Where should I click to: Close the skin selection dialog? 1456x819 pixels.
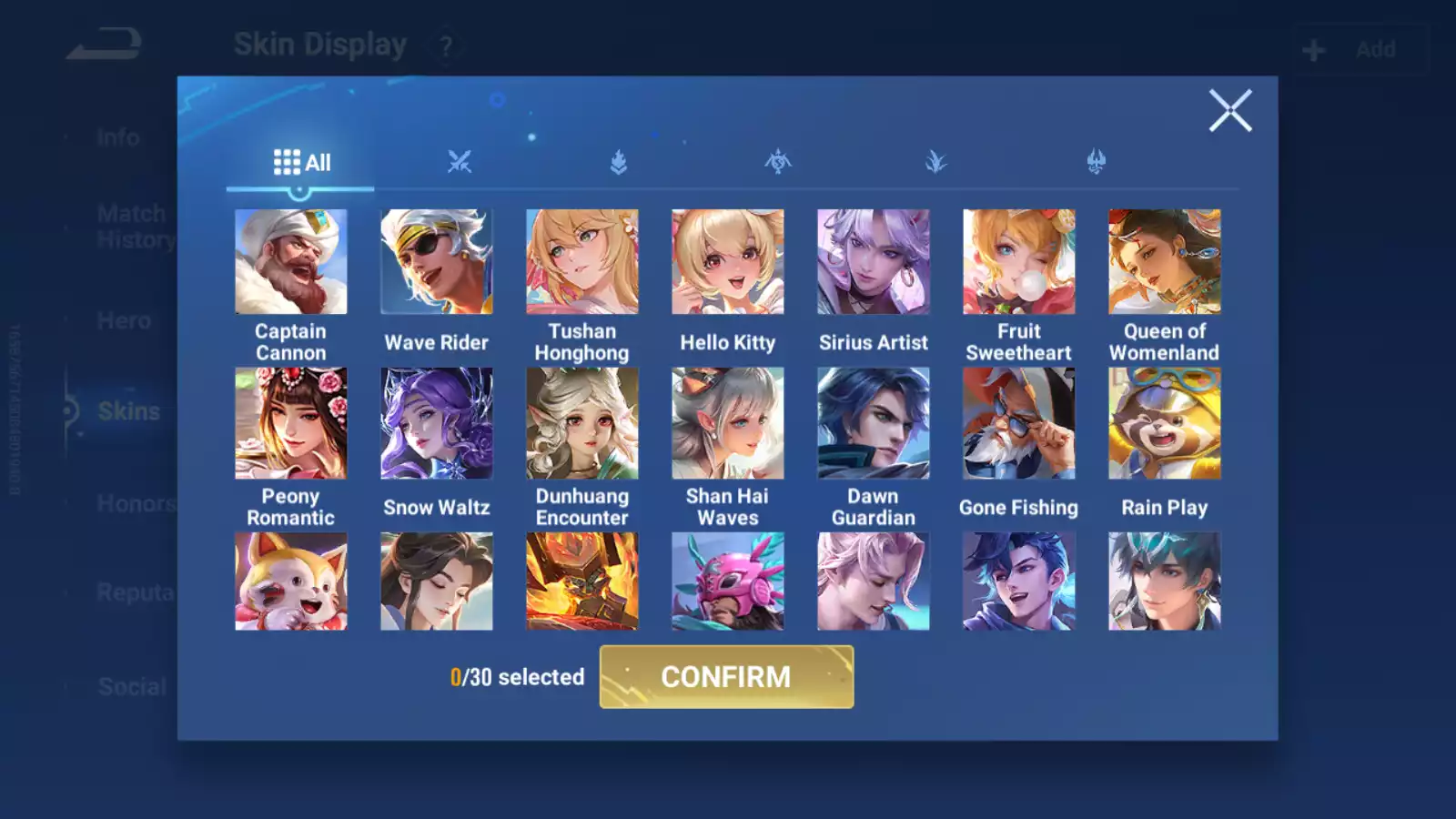pyautogui.click(x=1230, y=111)
